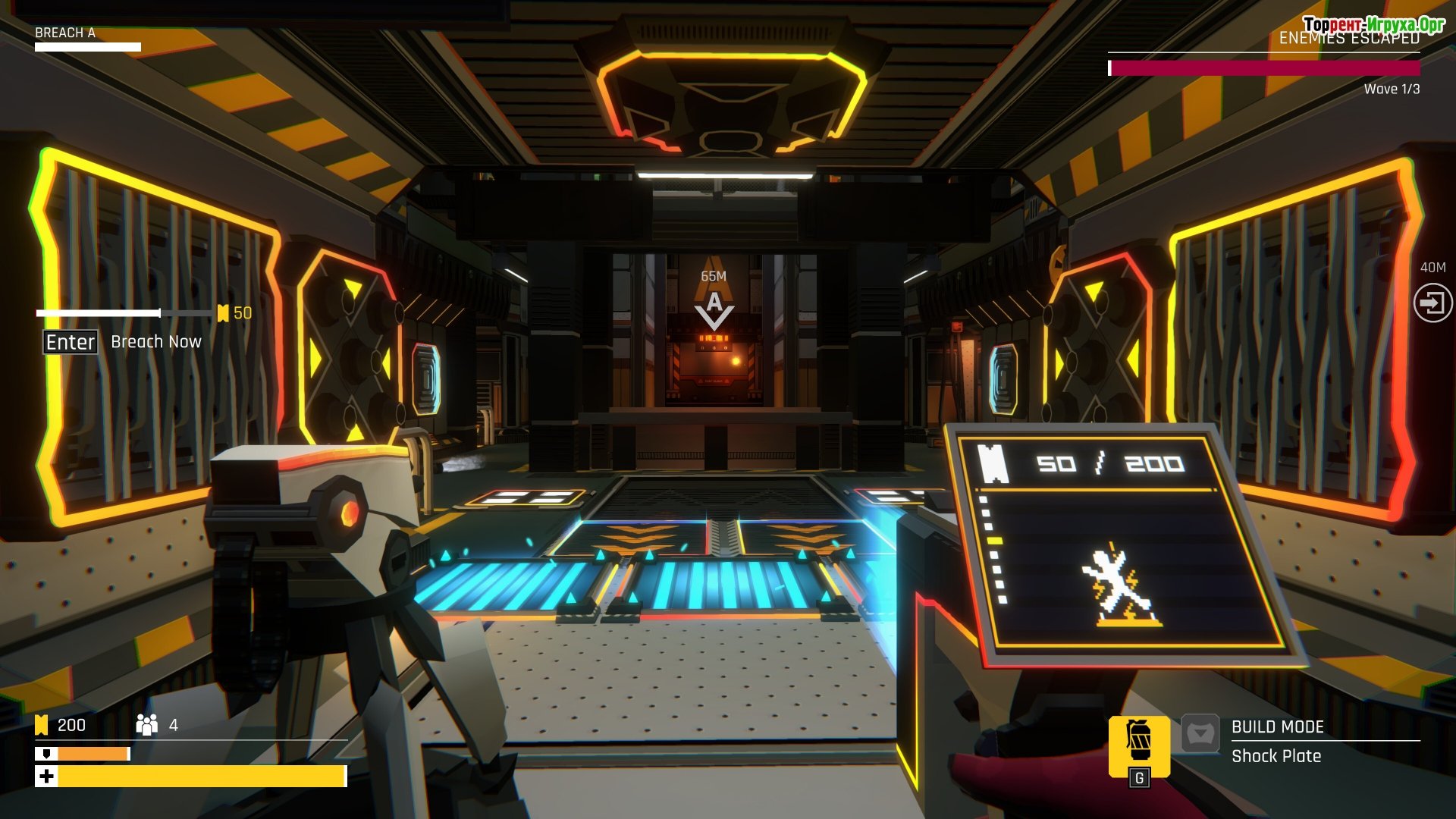This screenshot has width=1456, height=819.
Task: Click the exit door waypoint icon
Action: coord(1432,303)
